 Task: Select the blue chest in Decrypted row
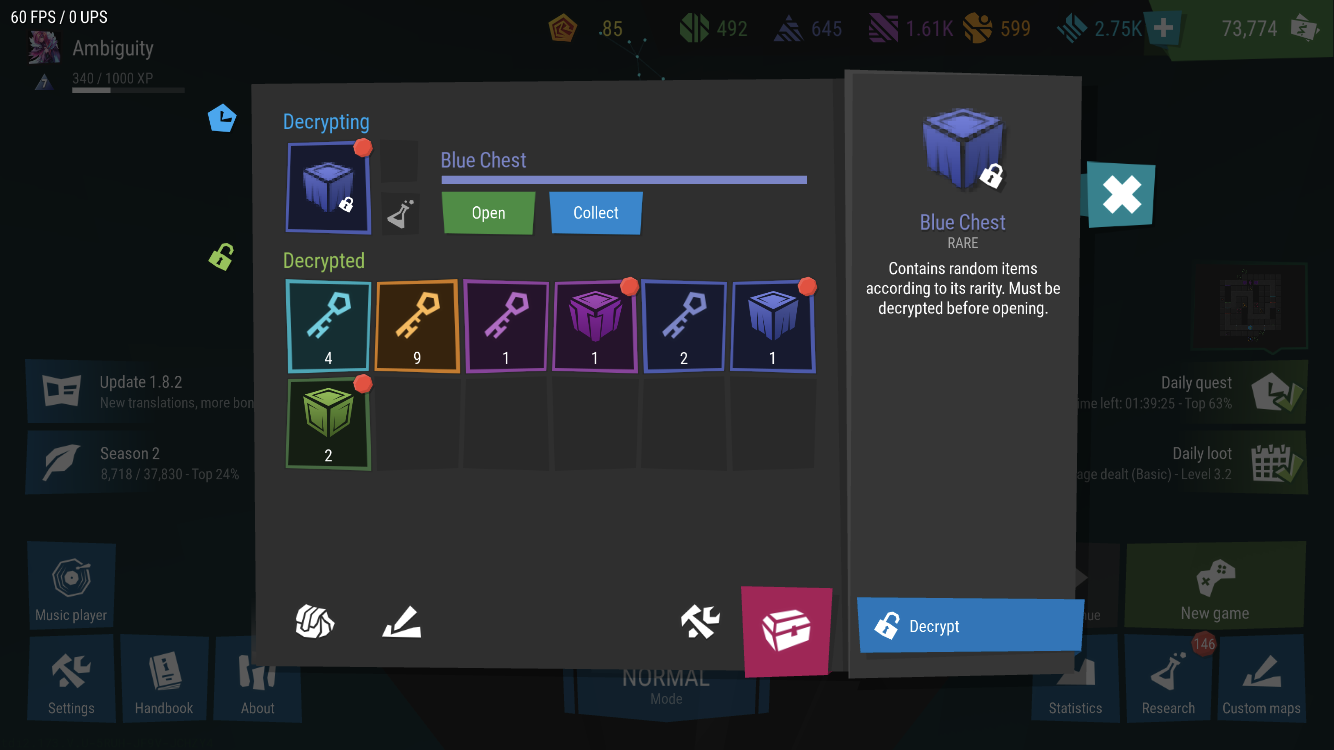[x=773, y=326]
